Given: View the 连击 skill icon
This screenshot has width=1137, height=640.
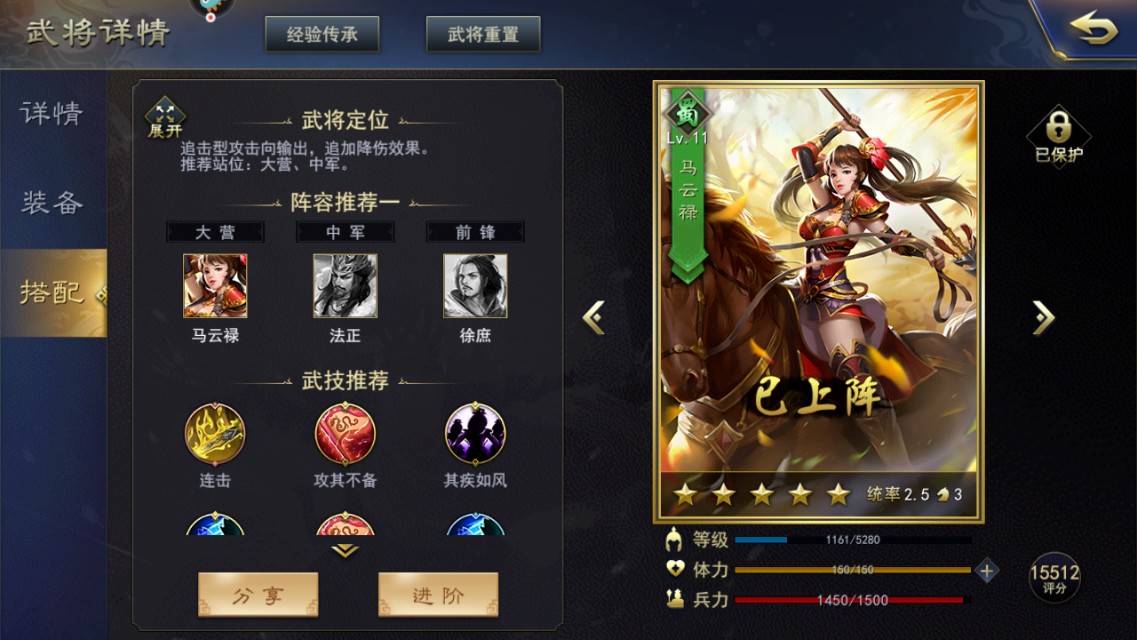Looking at the screenshot, I should tap(215, 434).
